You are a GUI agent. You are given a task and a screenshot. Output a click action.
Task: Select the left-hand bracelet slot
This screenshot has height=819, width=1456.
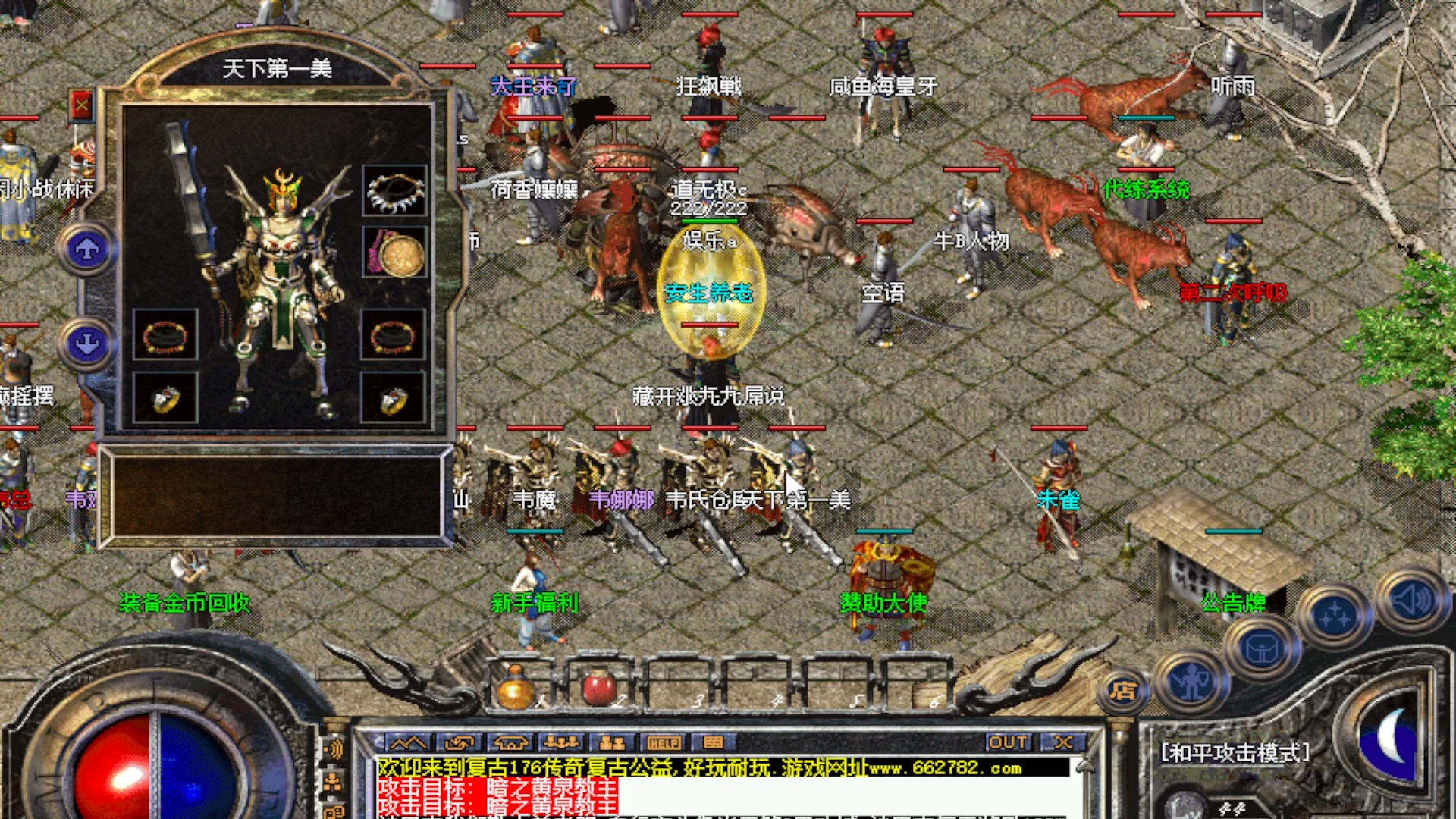pyautogui.click(x=165, y=334)
